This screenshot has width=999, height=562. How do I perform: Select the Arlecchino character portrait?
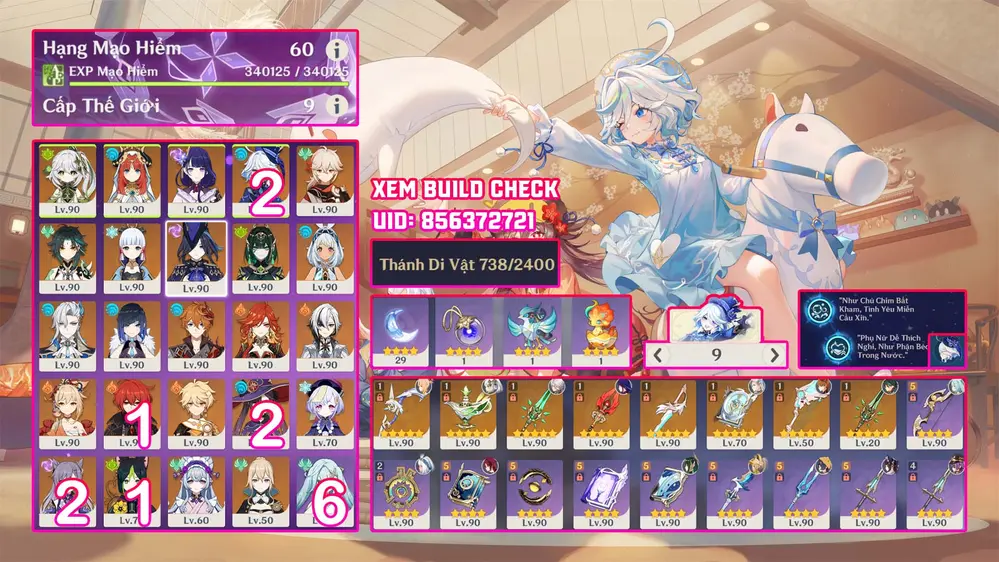point(324,335)
